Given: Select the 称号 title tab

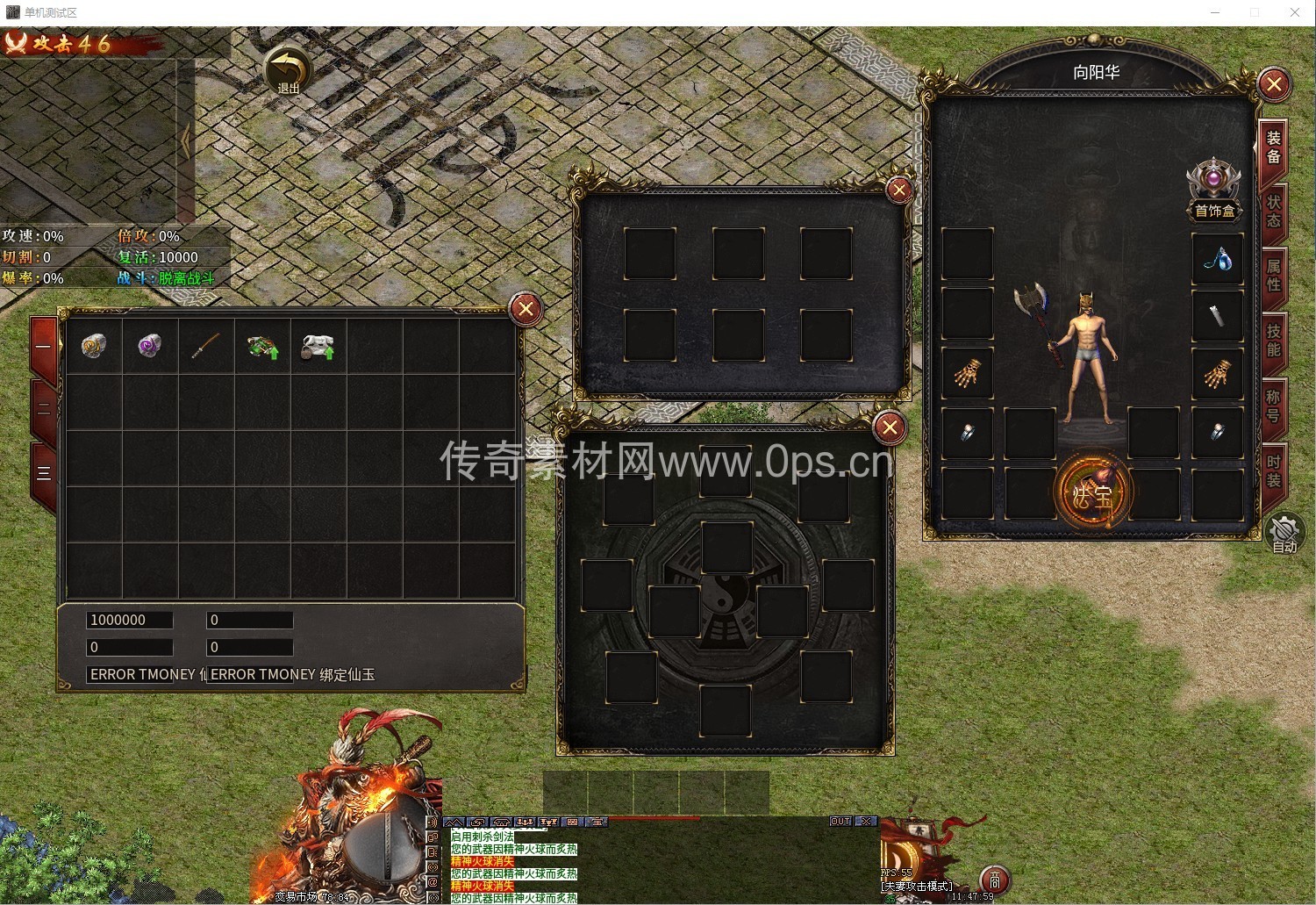Looking at the screenshot, I should 1273,406.
